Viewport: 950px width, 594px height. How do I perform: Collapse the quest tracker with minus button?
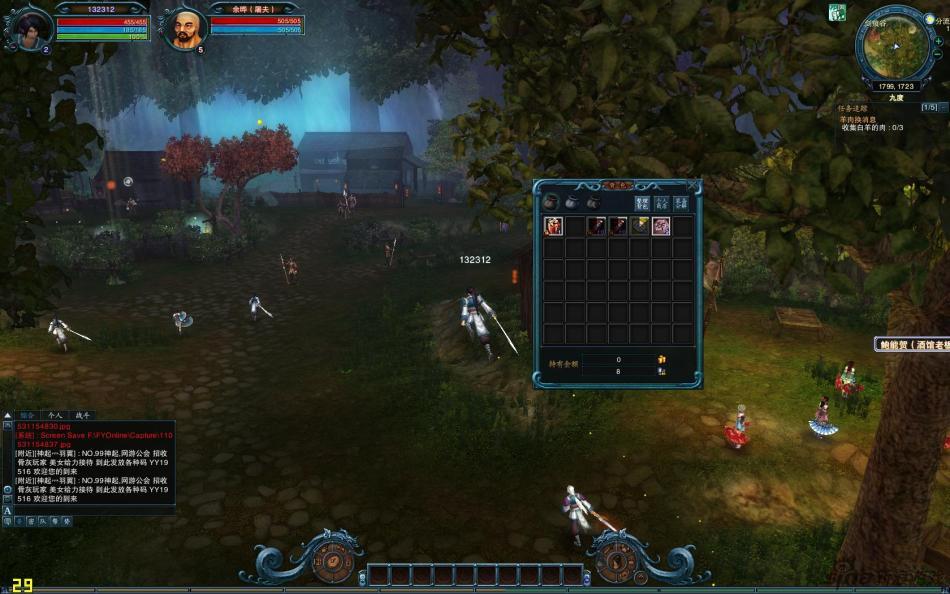(x=946, y=107)
